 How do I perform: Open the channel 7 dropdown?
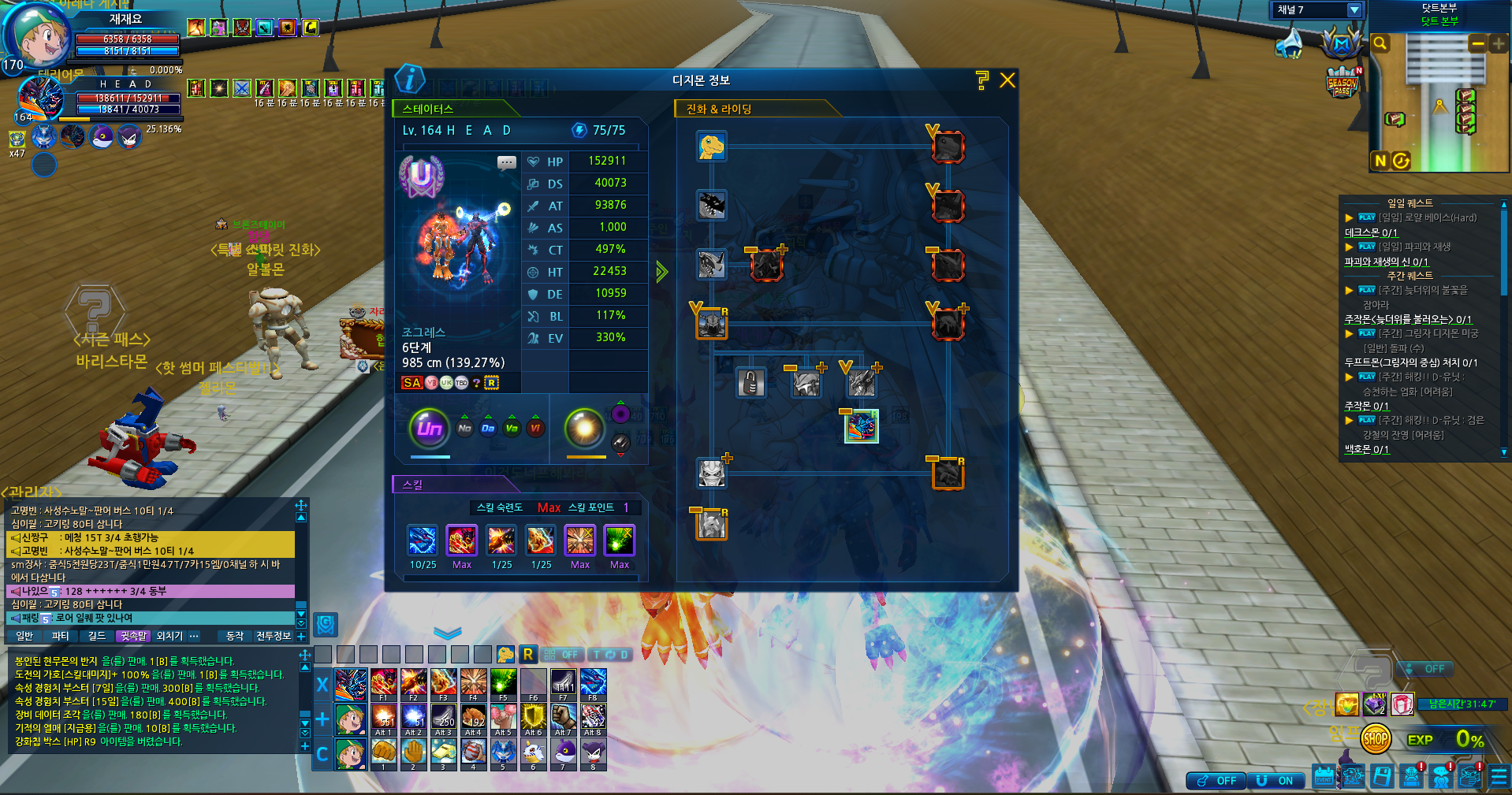point(1354,10)
